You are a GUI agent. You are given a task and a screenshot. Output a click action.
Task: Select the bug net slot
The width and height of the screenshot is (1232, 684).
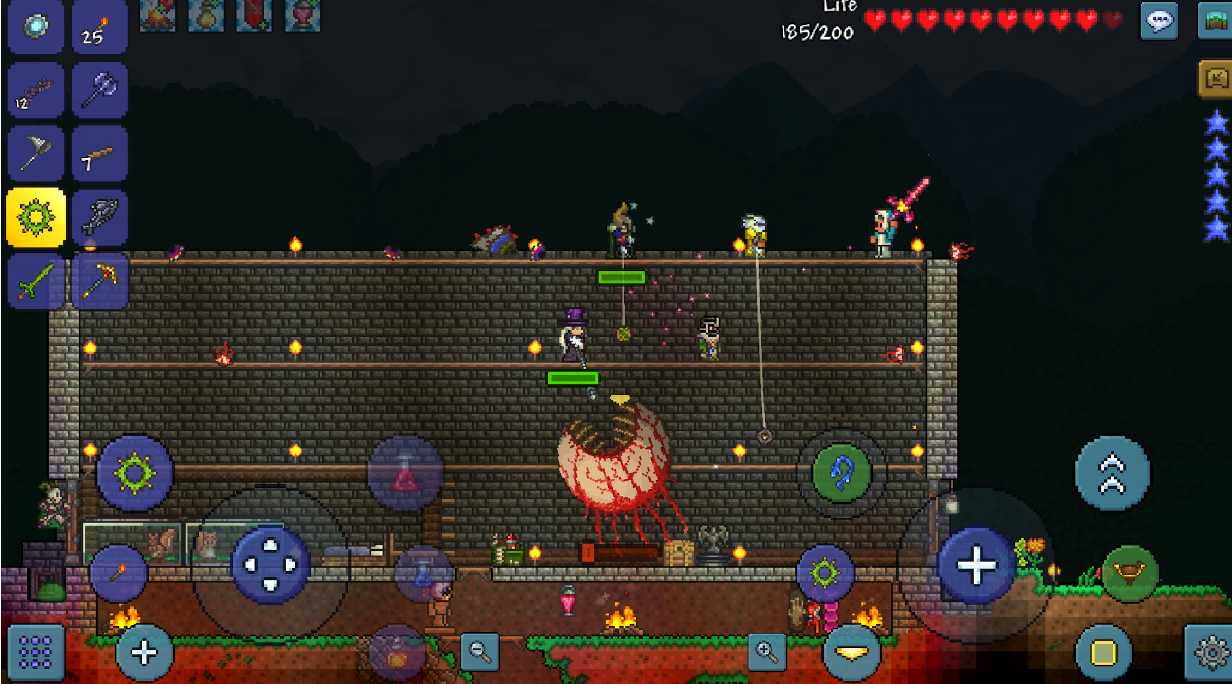[36, 153]
